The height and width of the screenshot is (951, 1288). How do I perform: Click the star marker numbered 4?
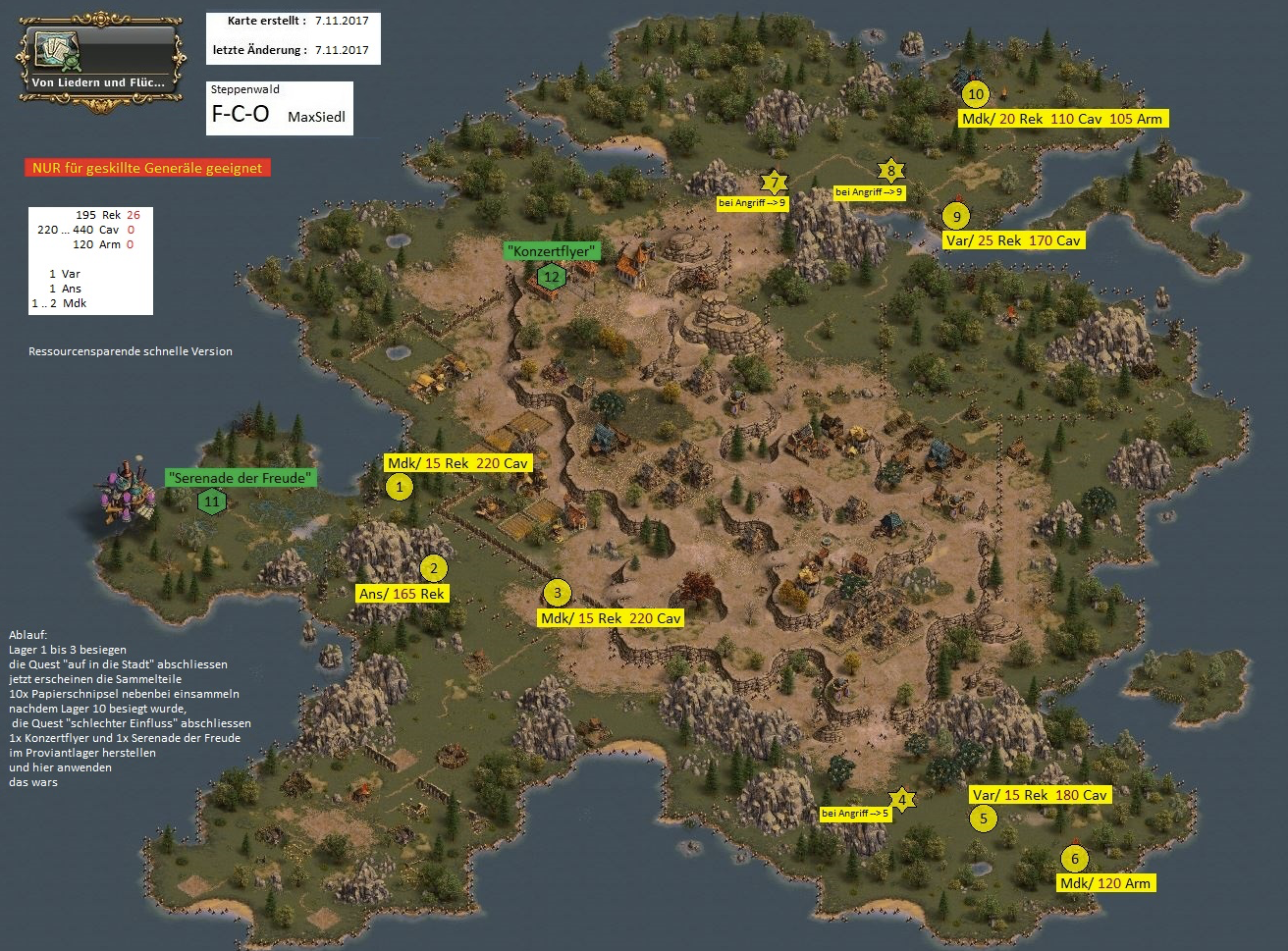point(902,799)
